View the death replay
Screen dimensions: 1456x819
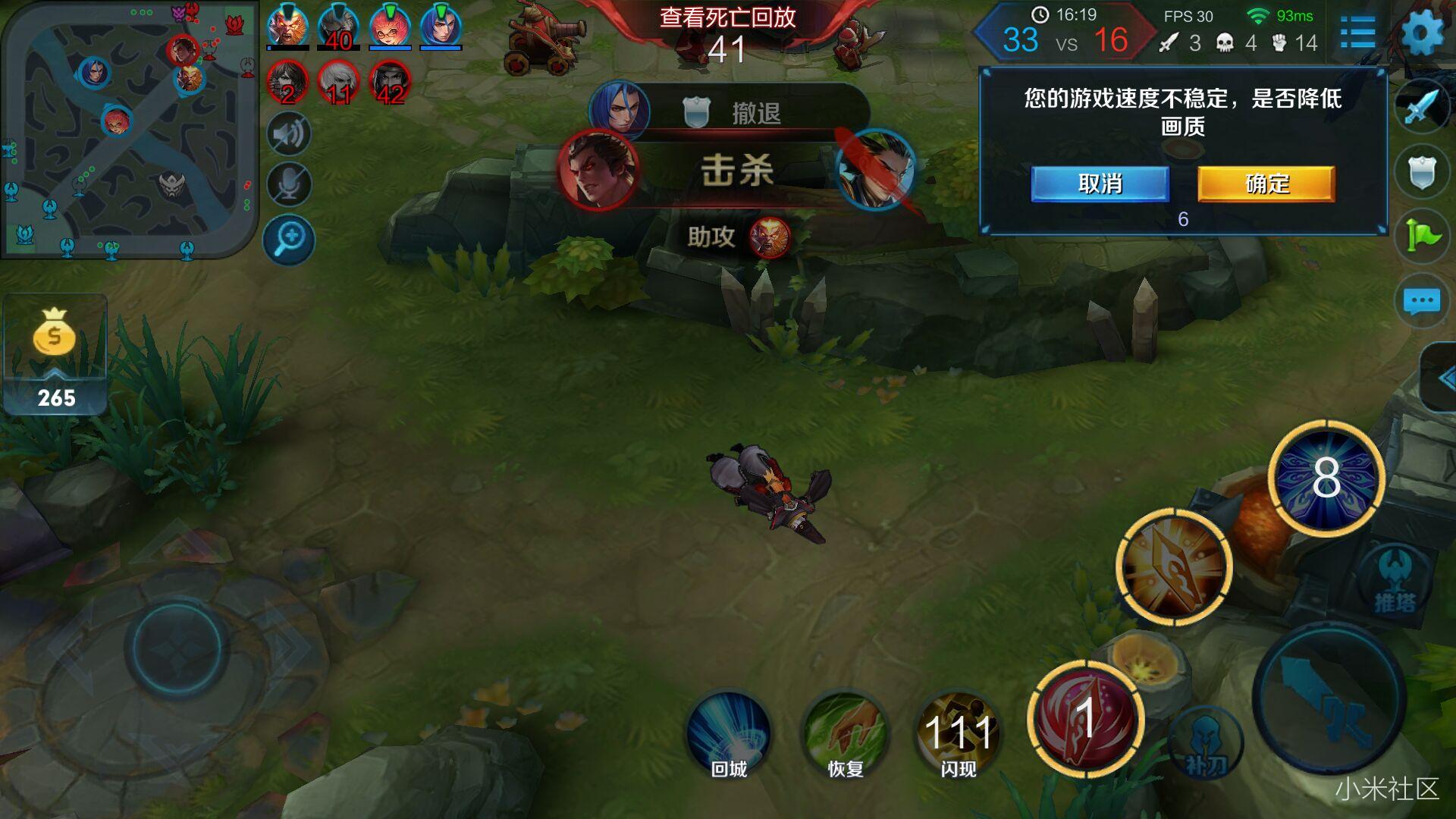(727, 17)
